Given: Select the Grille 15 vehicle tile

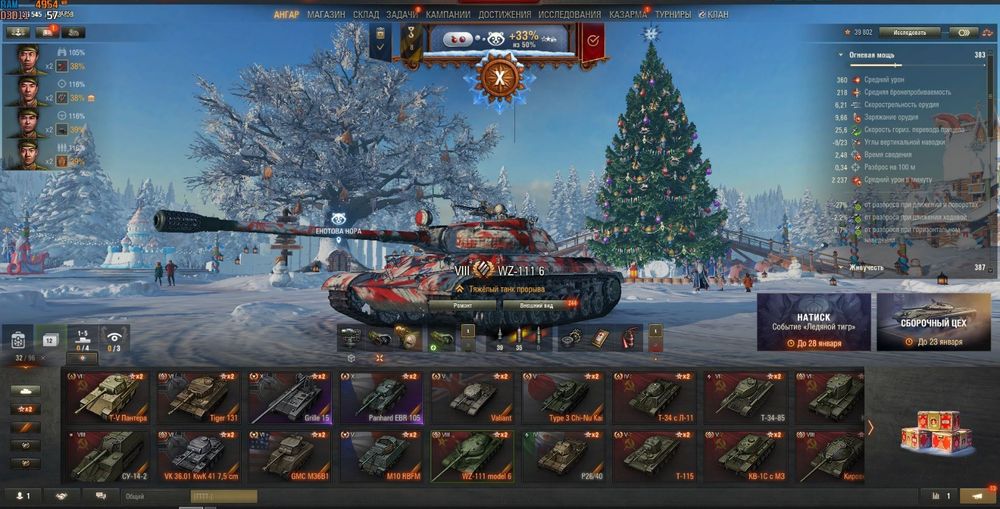Looking at the screenshot, I should [x=289, y=398].
